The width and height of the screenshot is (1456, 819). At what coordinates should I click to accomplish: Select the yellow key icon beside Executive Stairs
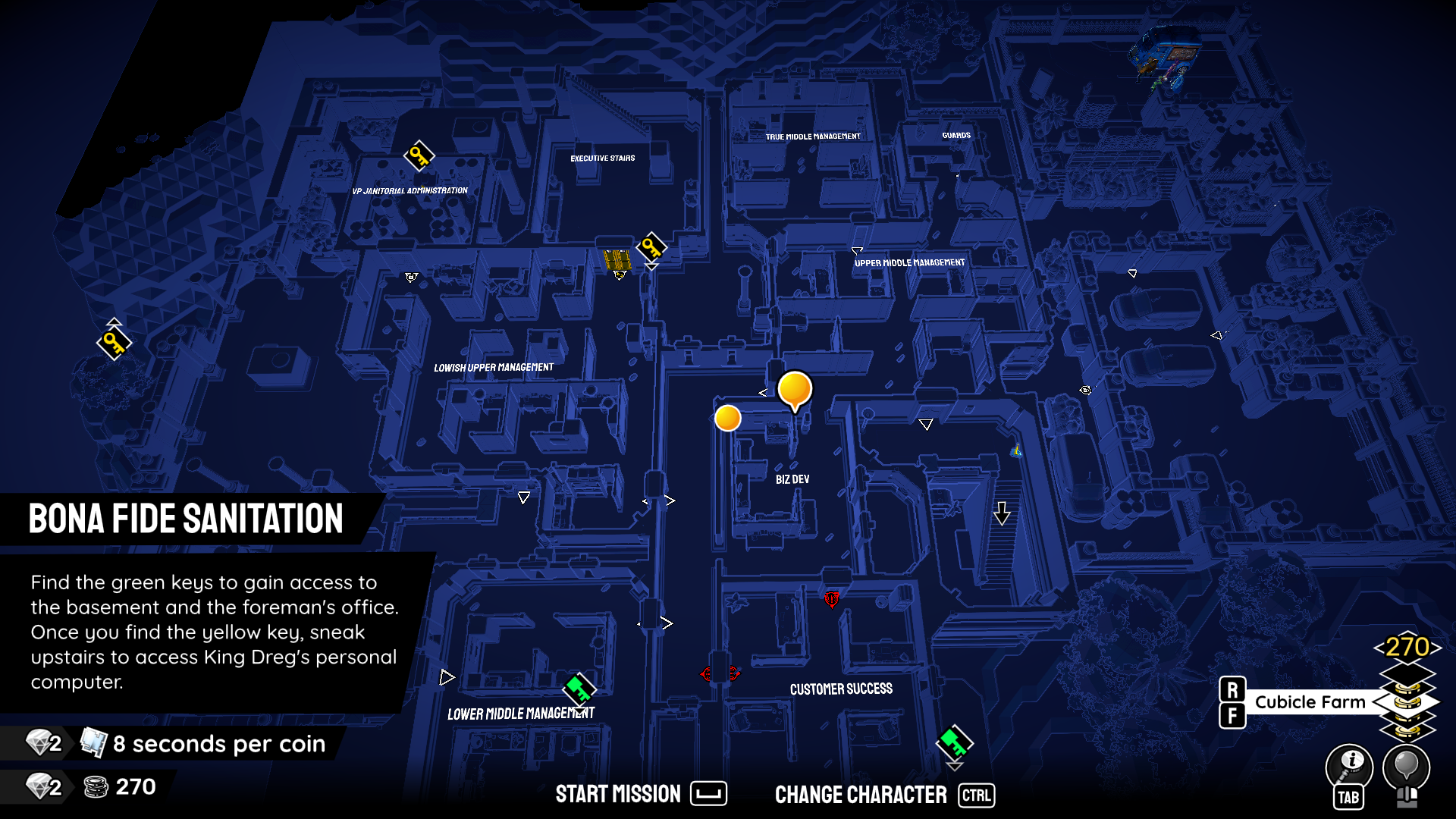pyautogui.click(x=653, y=248)
